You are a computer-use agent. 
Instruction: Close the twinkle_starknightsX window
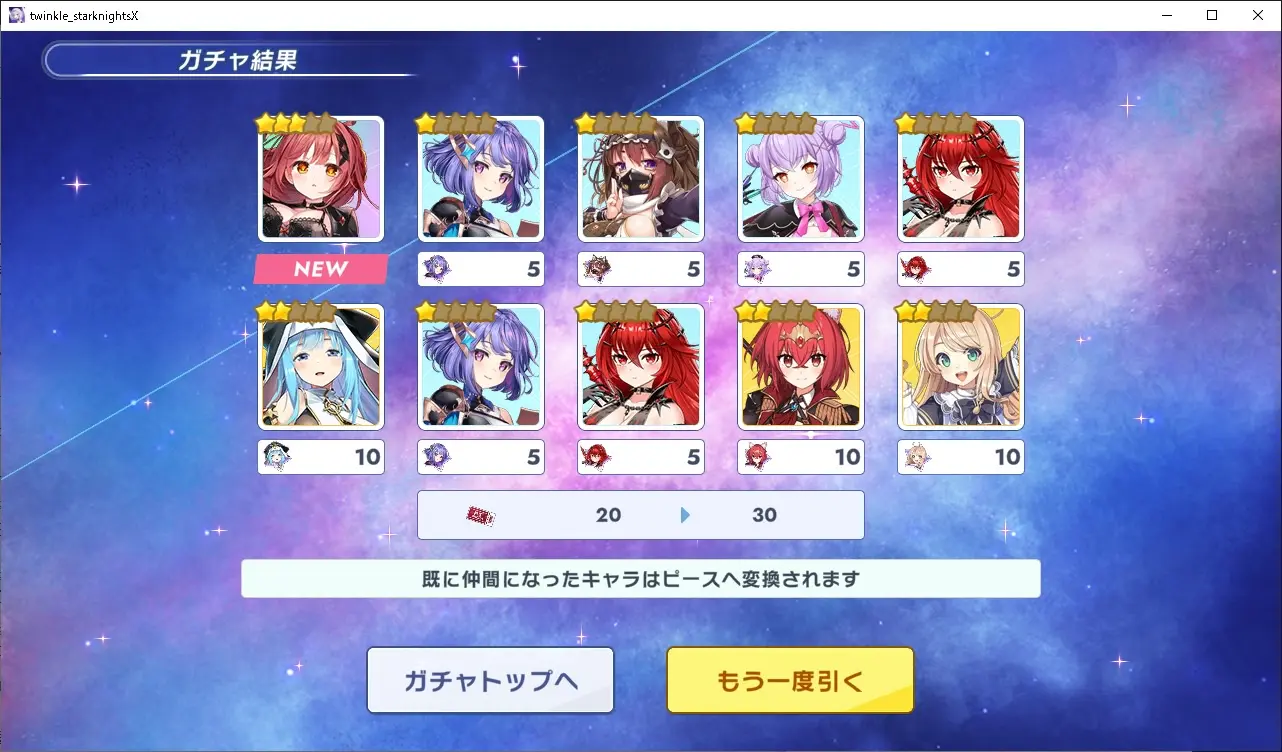click(x=1258, y=15)
